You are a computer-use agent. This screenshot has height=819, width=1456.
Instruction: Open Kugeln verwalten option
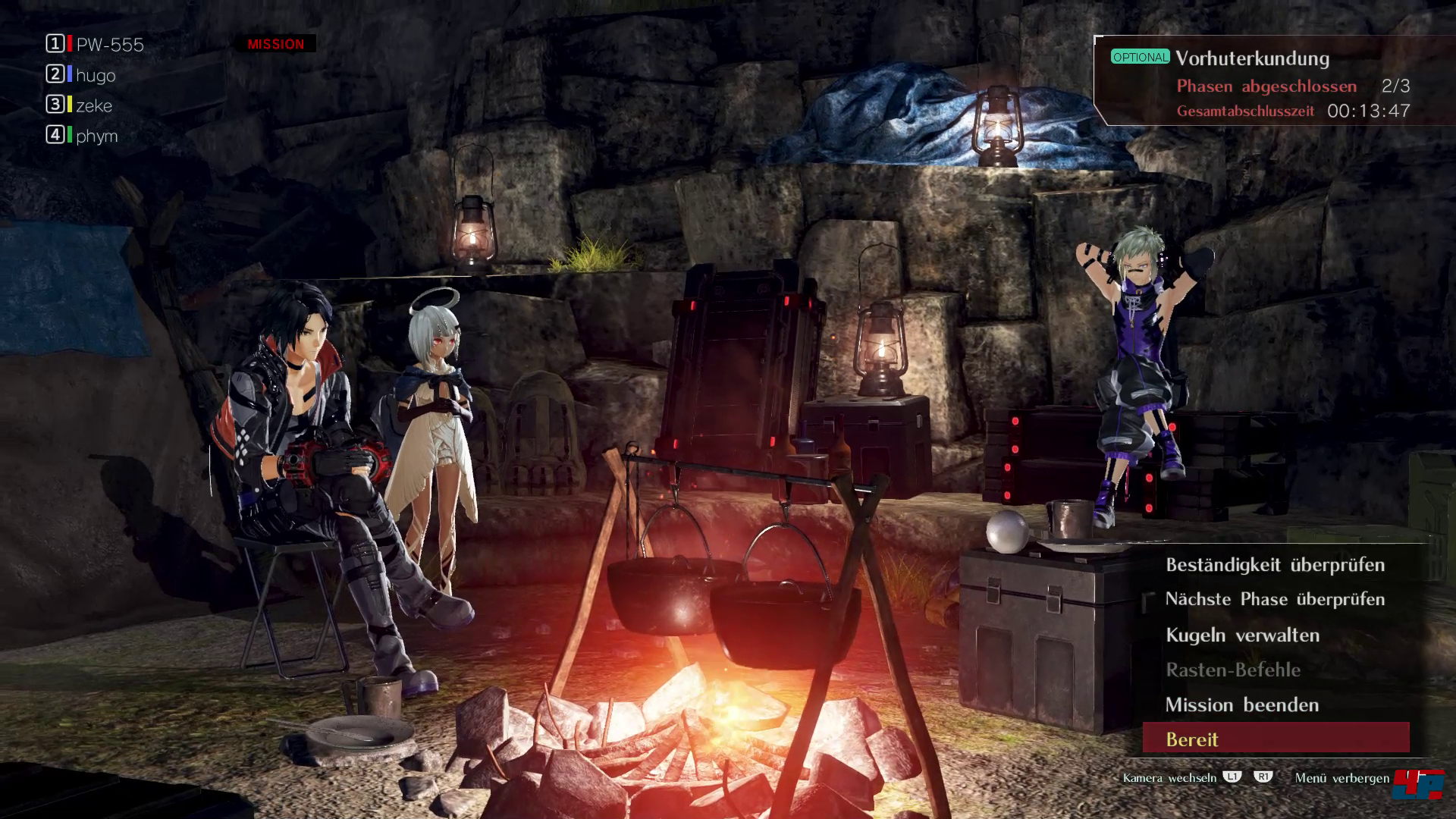(x=1242, y=635)
